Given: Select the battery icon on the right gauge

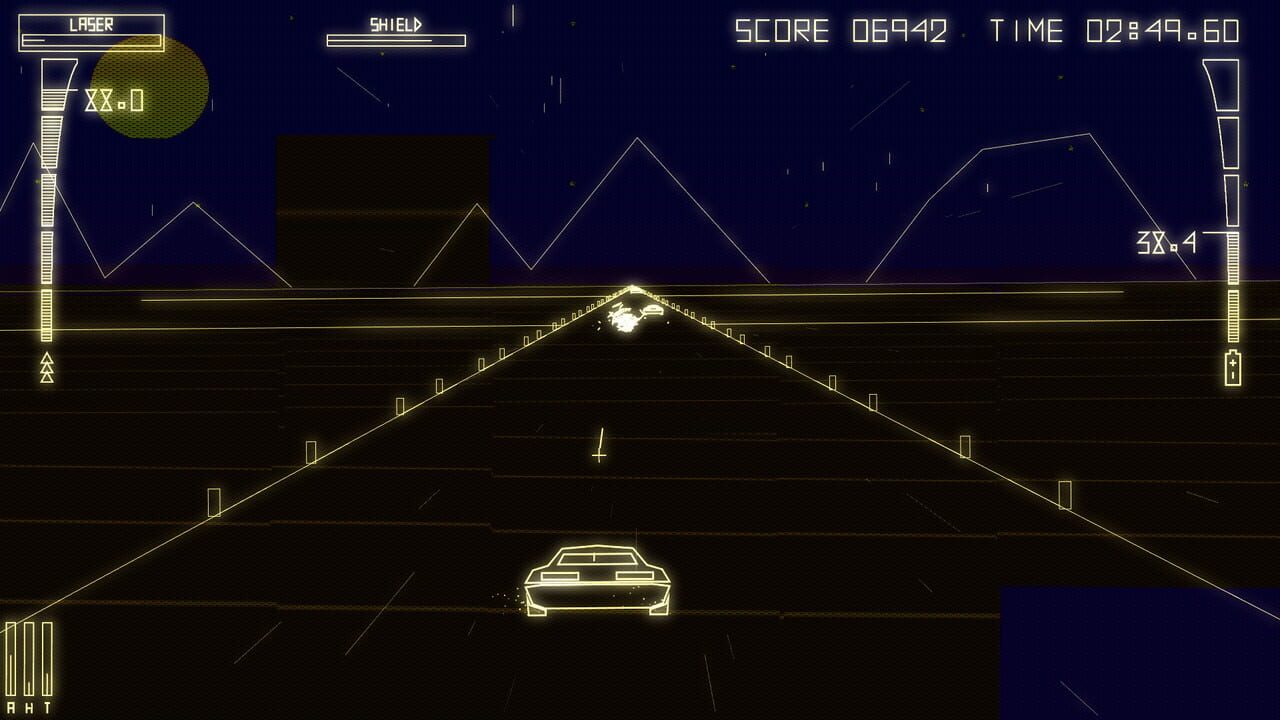Looking at the screenshot, I should point(1232,367).
